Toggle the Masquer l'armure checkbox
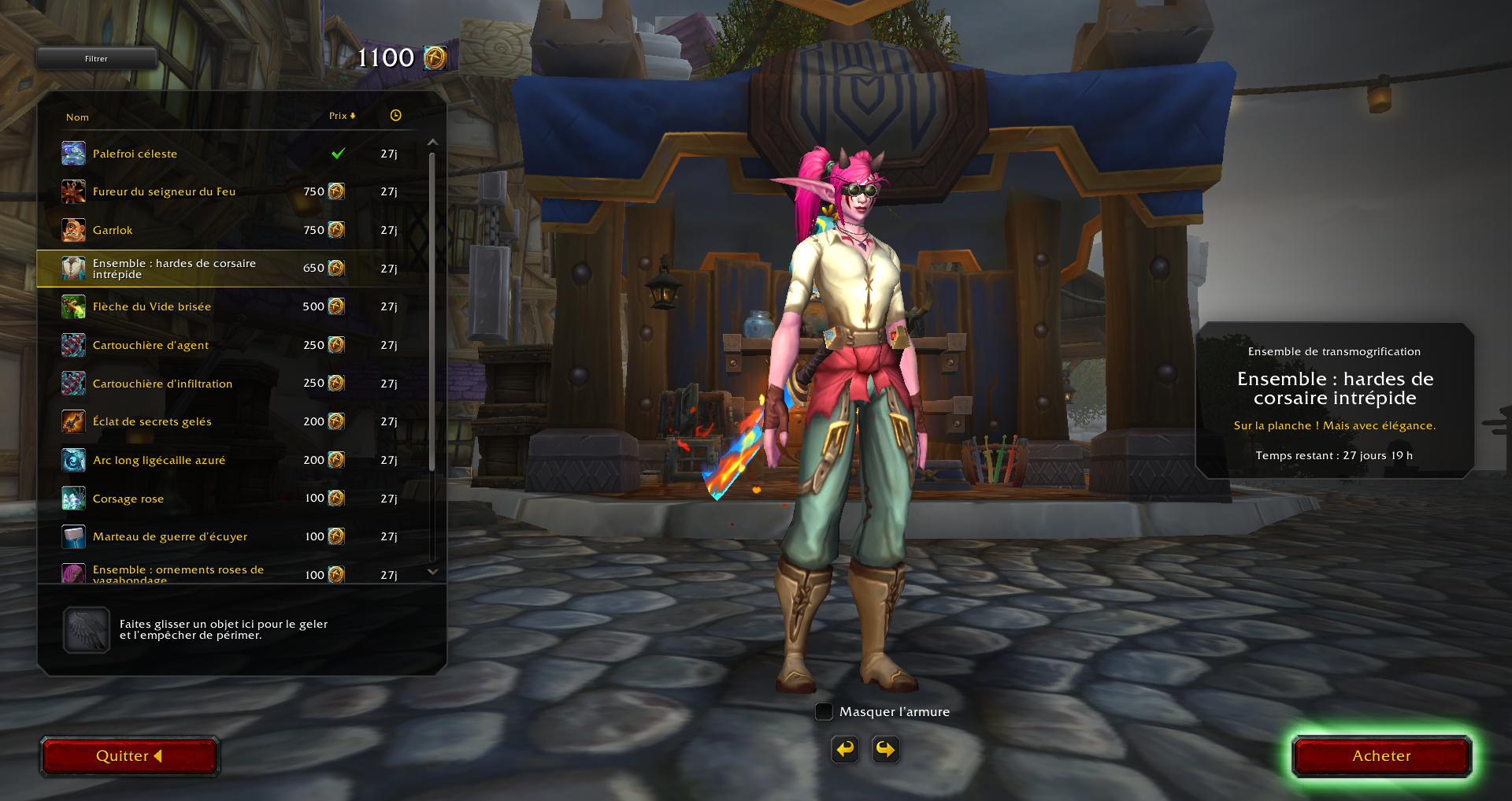1512x801 pixels. (824, 712)
